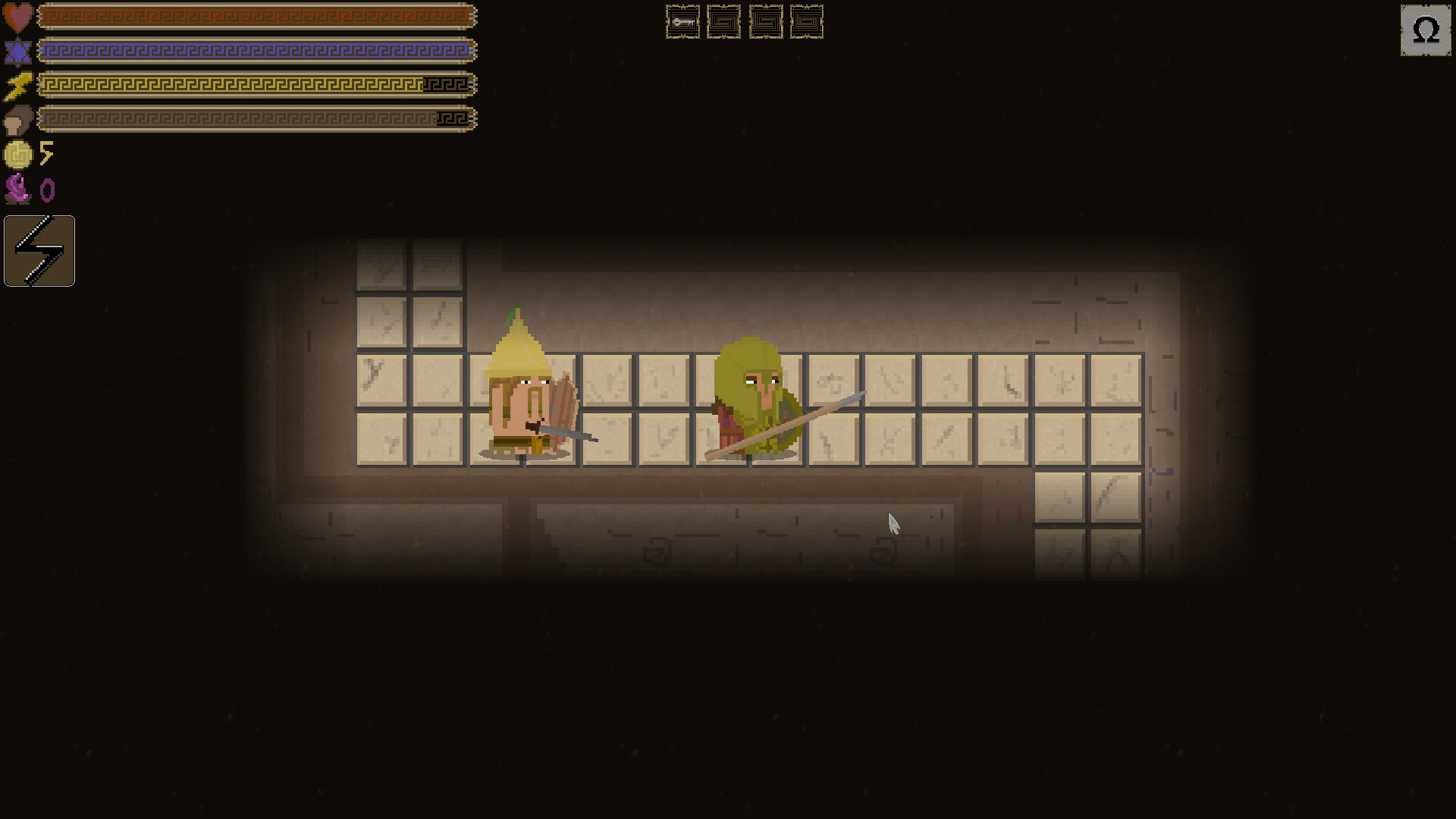Click the blue star mana icon
Screen dimensions: 1456x819
[17, 52]
